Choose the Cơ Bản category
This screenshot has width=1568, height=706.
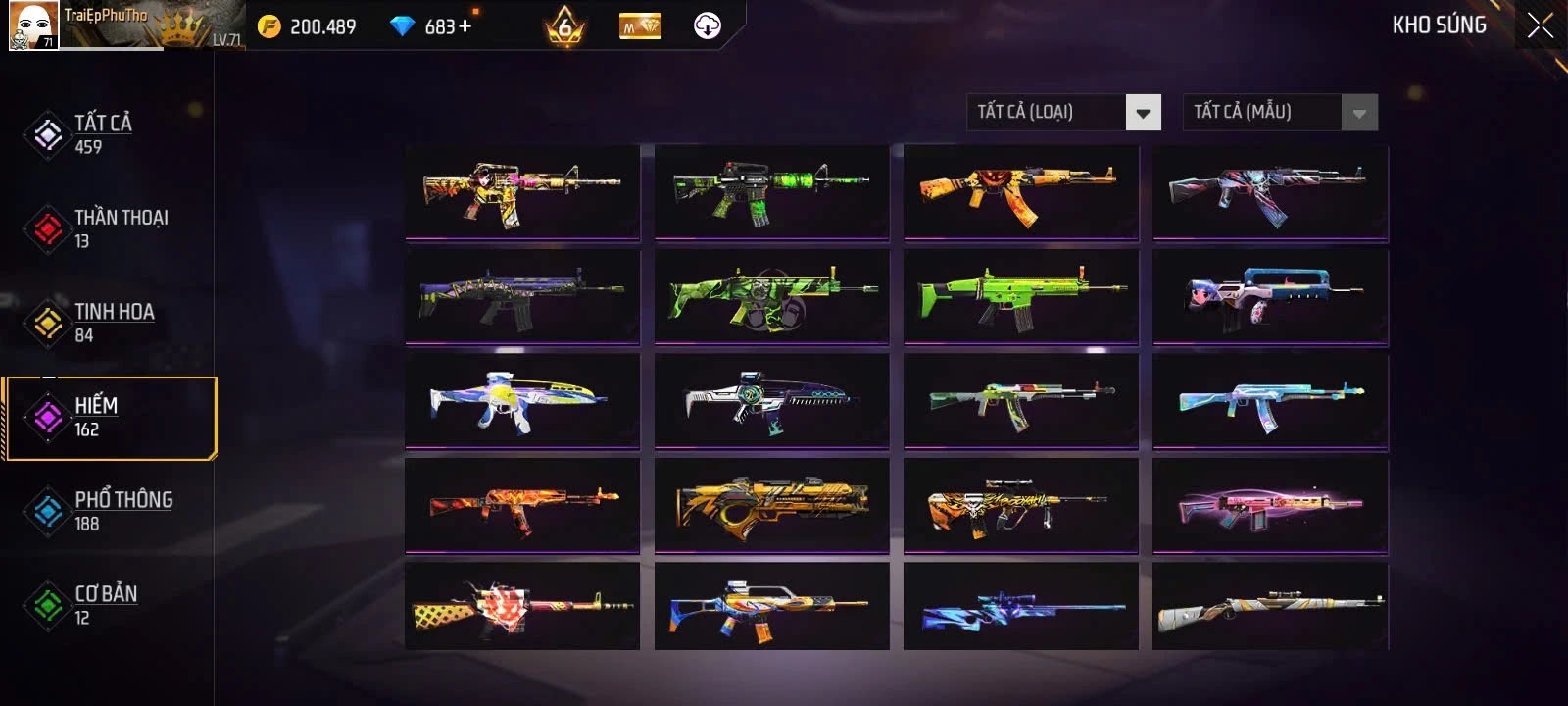108,604
